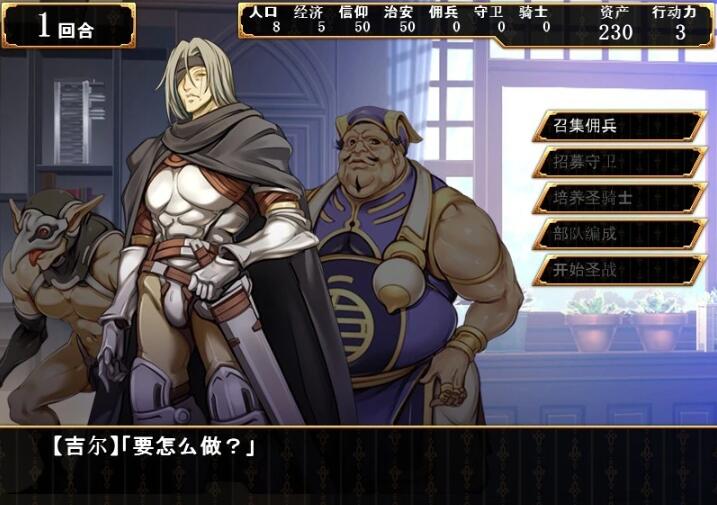Select the 招募守卫 option
Viewport: 717px width, 505px height.
[618, 162]
